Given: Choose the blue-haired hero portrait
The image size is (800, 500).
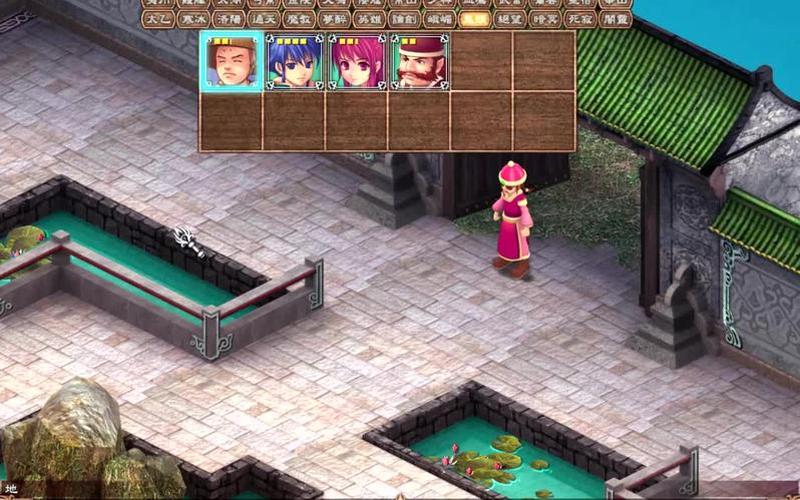Looking at the screenshot, I should tap(295, 61).
